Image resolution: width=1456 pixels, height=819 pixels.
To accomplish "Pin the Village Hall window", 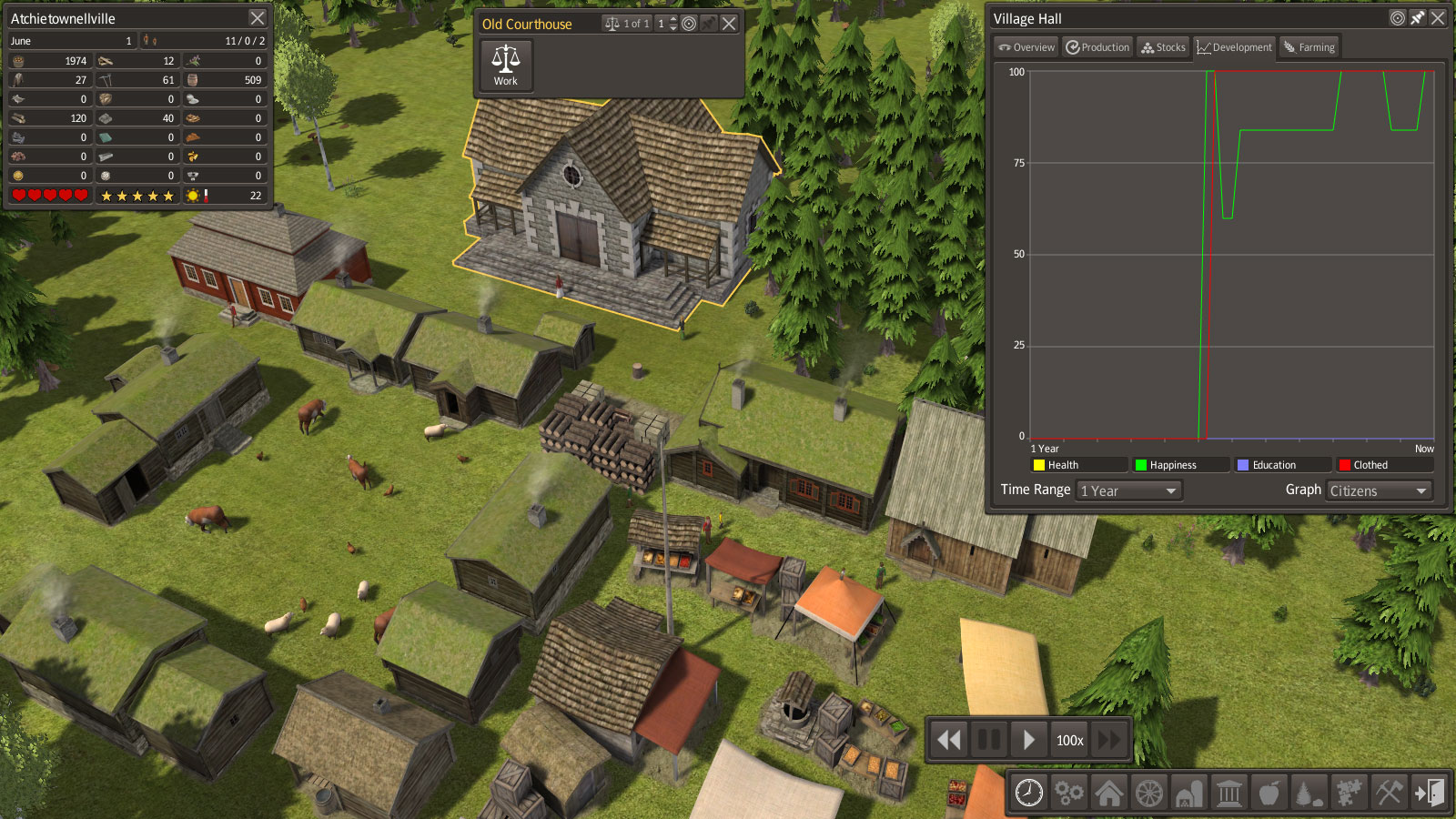I will tap(1418, 18).
